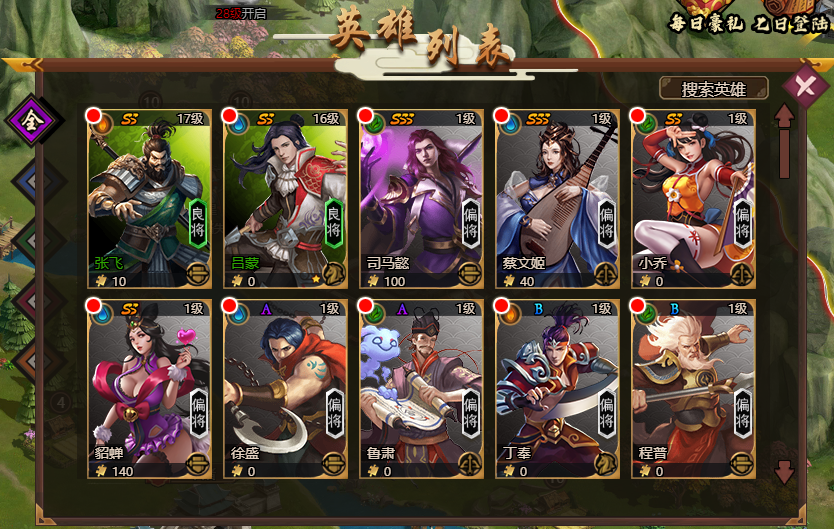Click the scrollbar down arrow
The height and width of the screenshot is (529, 834).
tap(785, 471)
